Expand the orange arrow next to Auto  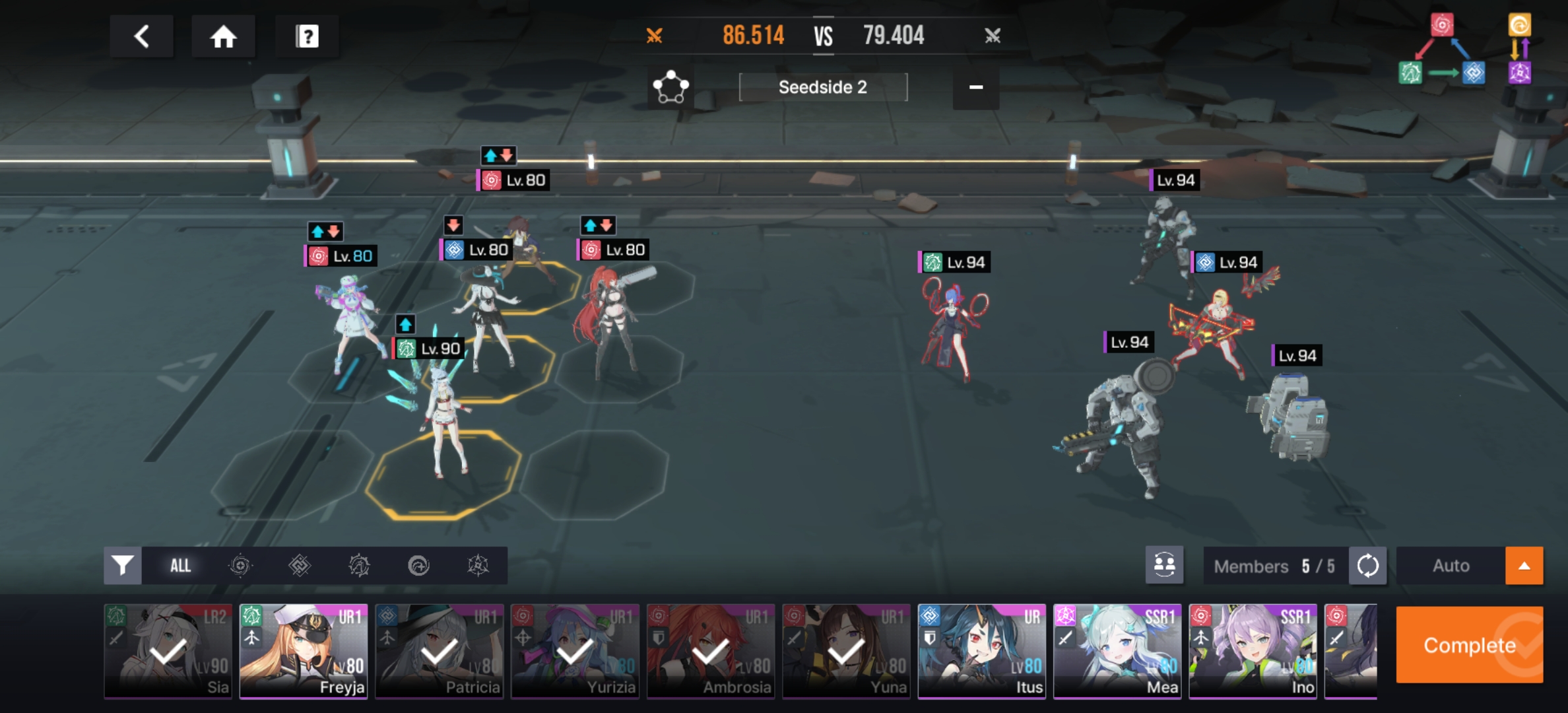(x=1524, y=566)
